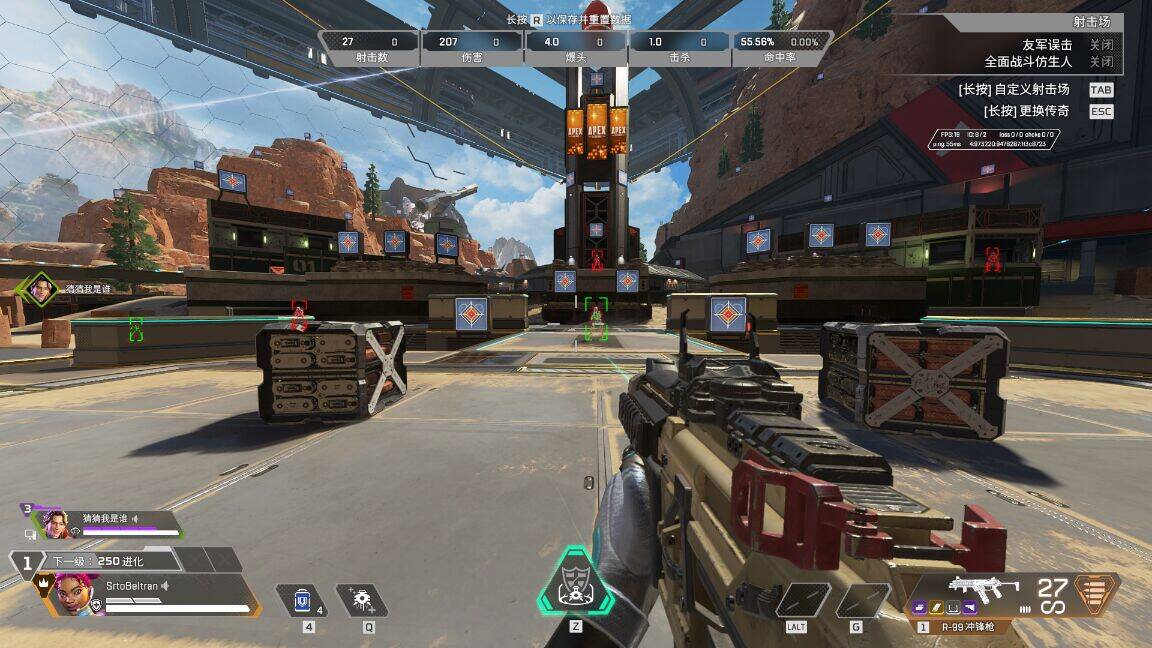Screen dimensions: 1152x648
Task: Click the squadmate 猜猜我是谁 portrait
Action: click(54, 524)
